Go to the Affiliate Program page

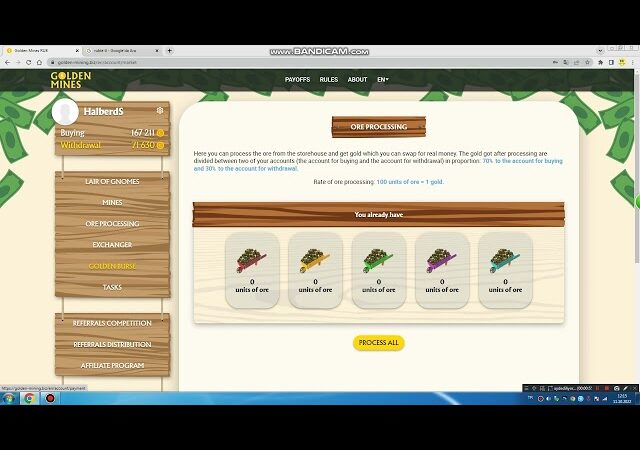click(x=112, y=365)
